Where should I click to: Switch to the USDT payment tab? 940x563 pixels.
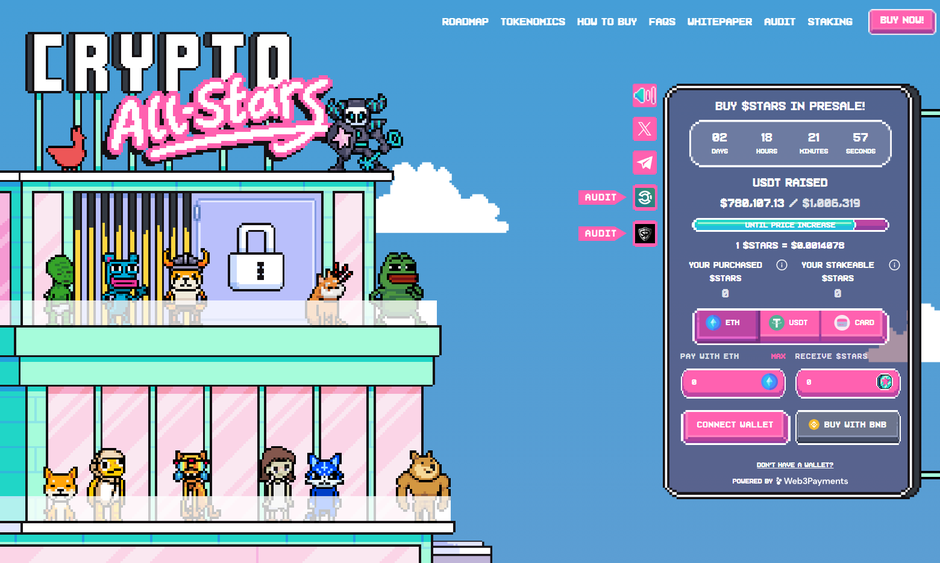tap(789, 323)
